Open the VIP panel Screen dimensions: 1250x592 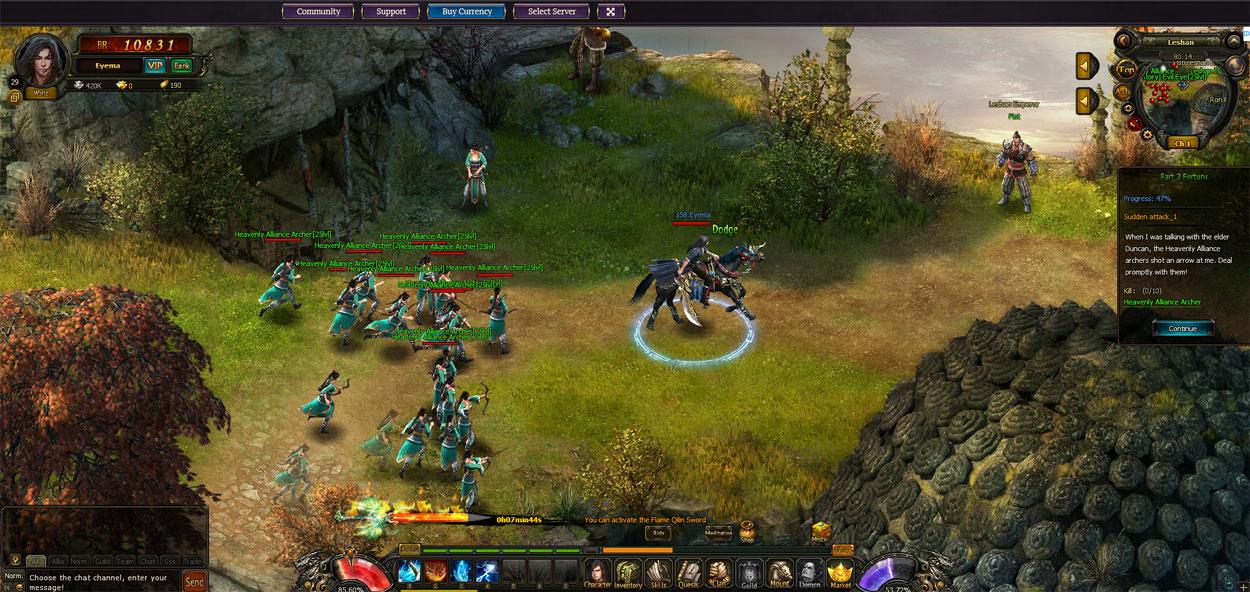click(155, 66)
